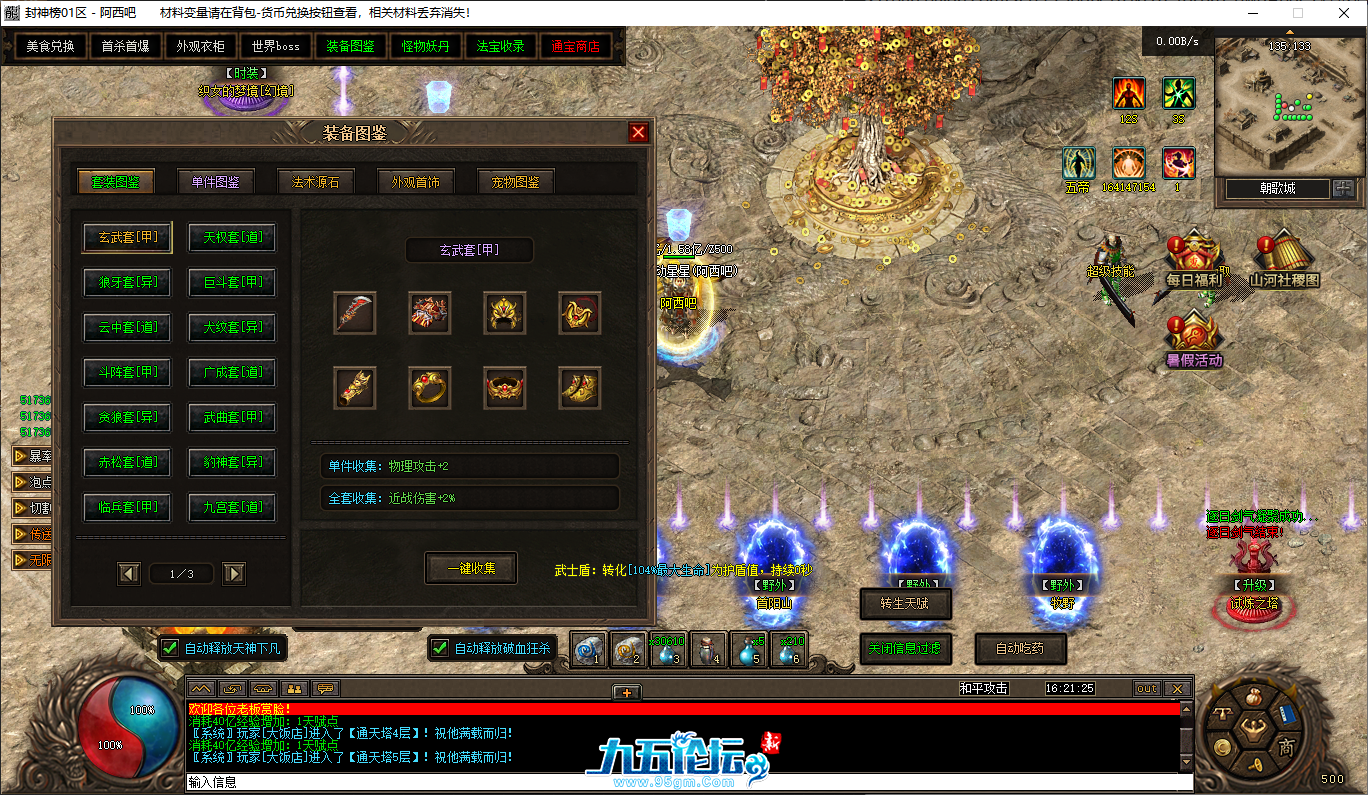Image resolution: width=1368 pixels, height=795 pixels.
Task: Select the red scythe weapon slot
Action: [355, 313]
